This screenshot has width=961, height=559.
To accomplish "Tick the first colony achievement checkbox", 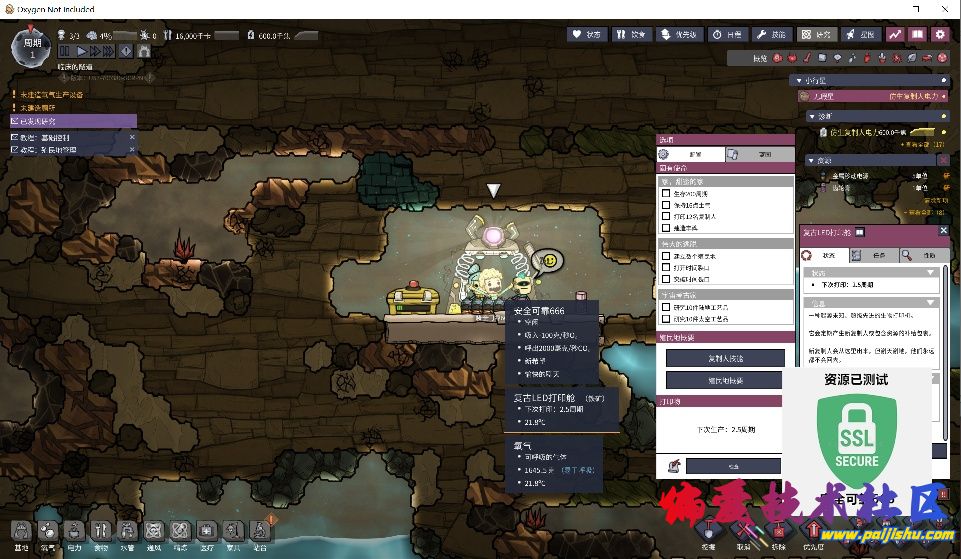I will coord(666,192).
